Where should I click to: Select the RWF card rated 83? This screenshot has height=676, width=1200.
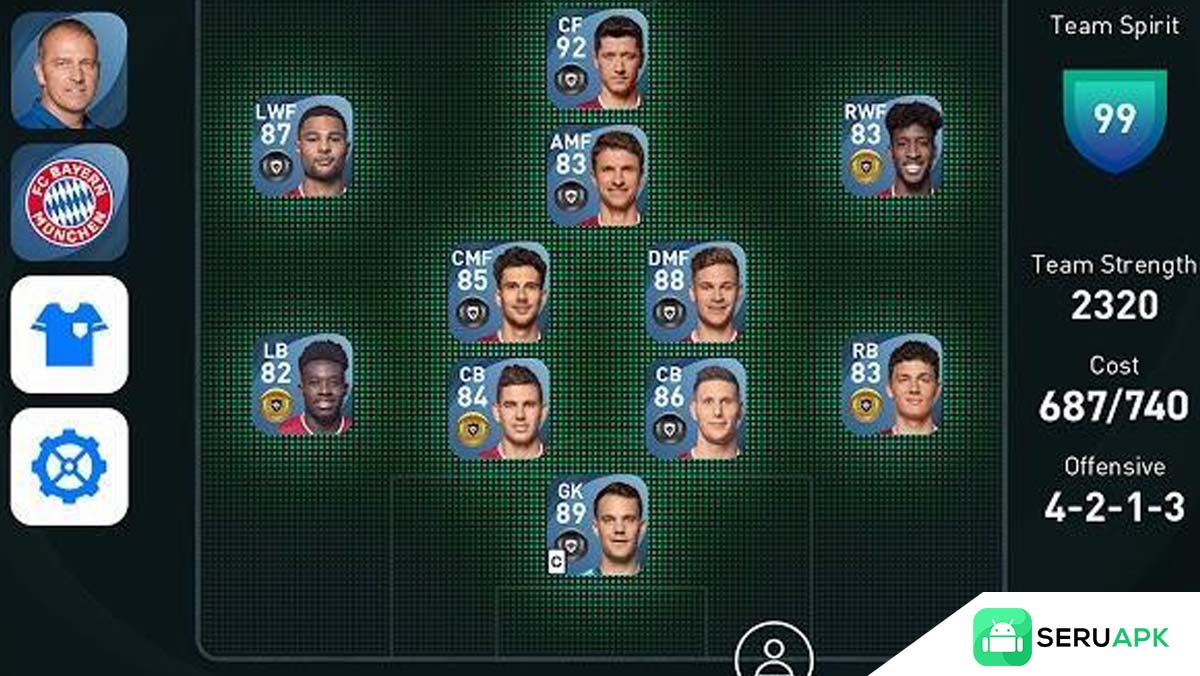[x=892, y=146]
